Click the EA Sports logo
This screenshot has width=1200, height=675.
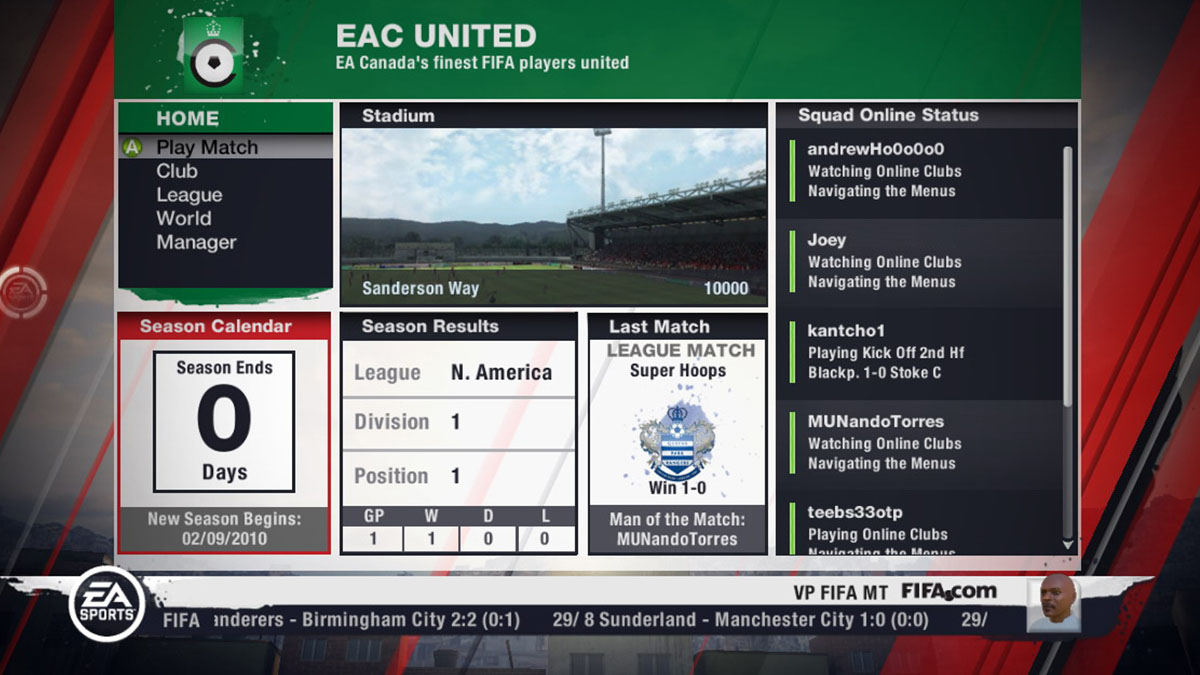(x=107, y=604)
